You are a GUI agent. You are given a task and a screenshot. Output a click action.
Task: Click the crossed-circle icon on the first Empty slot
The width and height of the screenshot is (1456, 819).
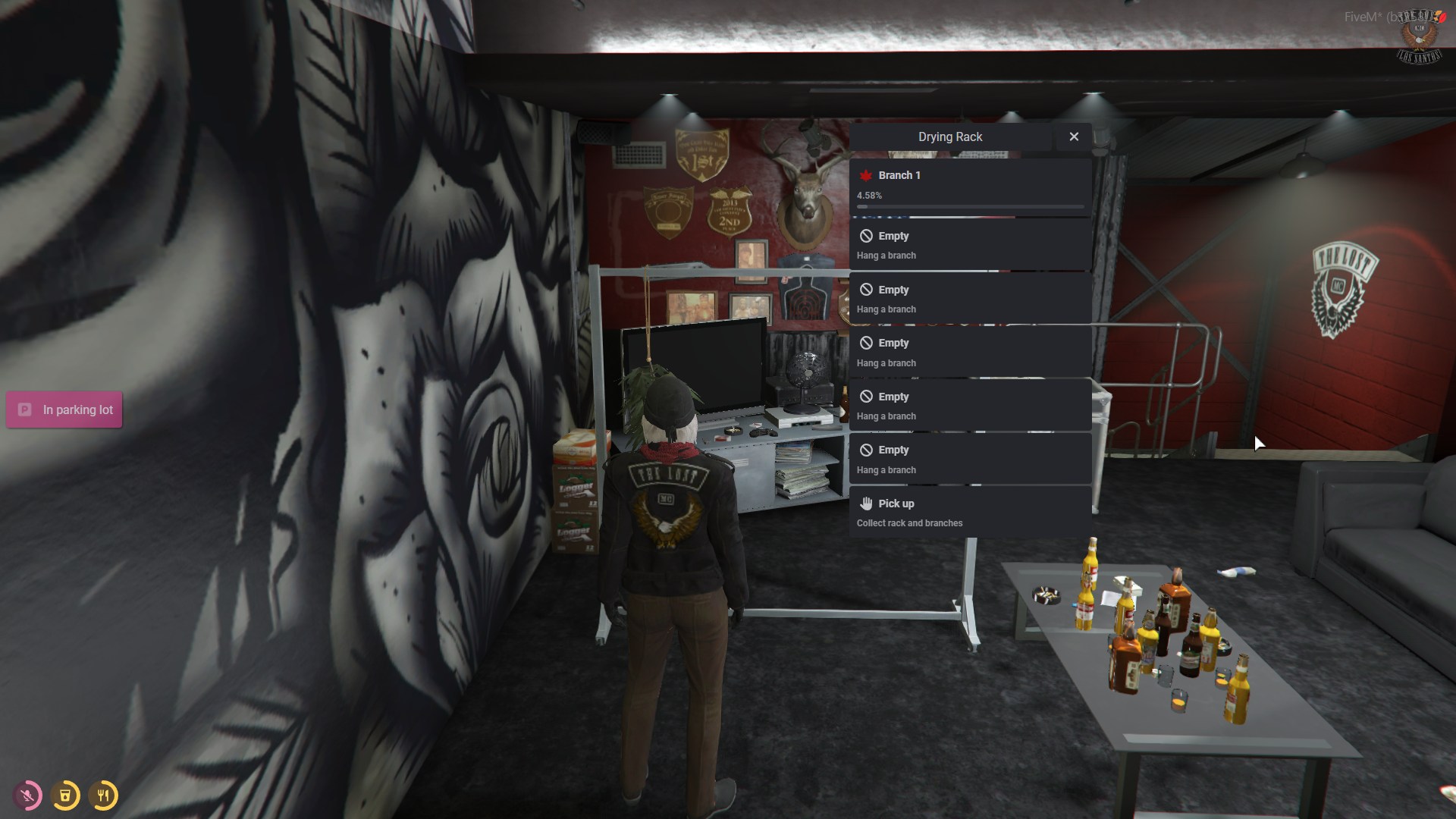pyautogui.click(x=868, y=236)
